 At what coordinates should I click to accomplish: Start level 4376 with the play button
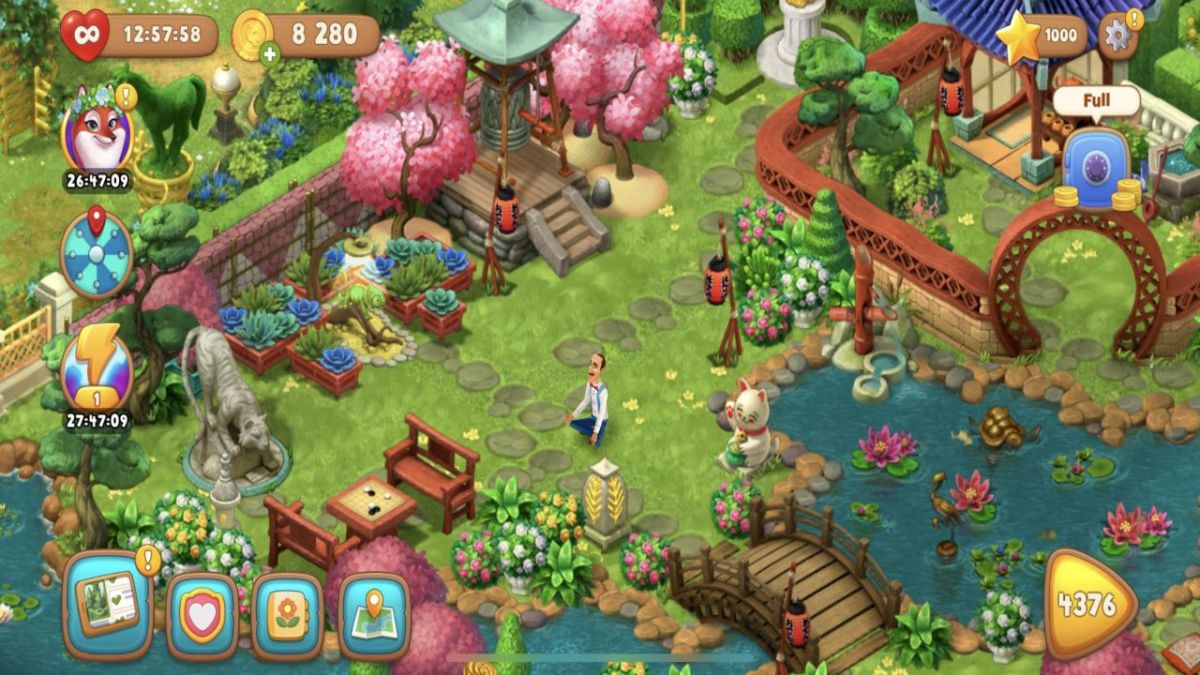[1090, 606]
